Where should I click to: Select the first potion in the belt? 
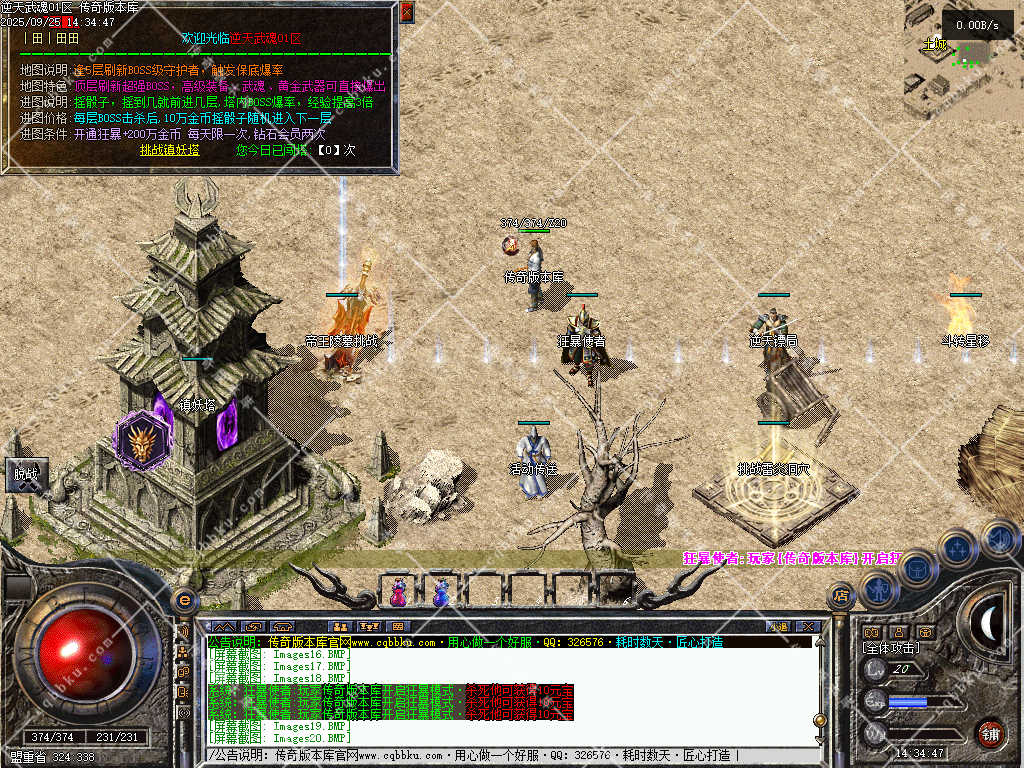[x=399, y=592]
